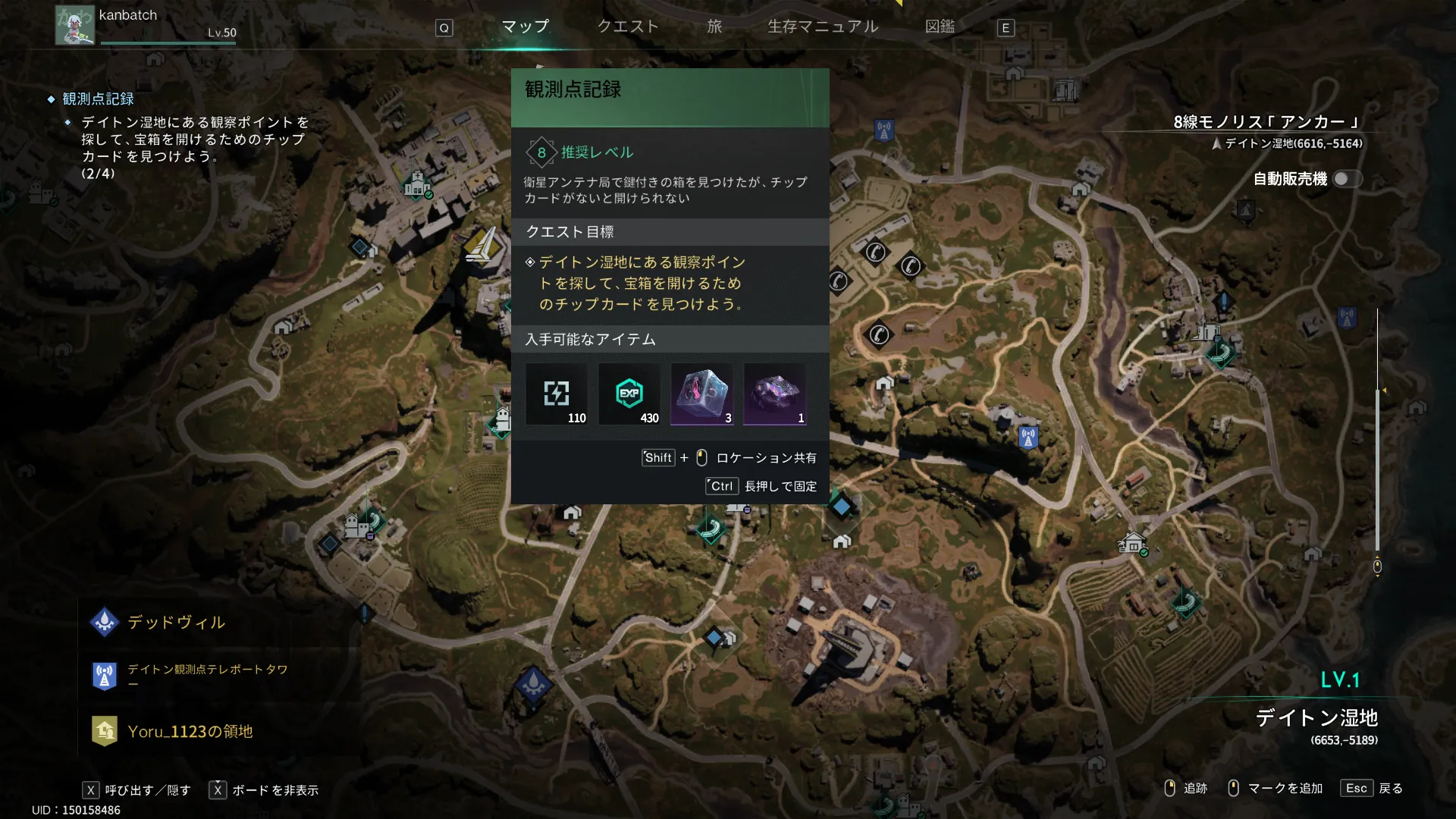
Task: Click the 観測点記録 quest tracker
Action: click(x=98, y=99)
